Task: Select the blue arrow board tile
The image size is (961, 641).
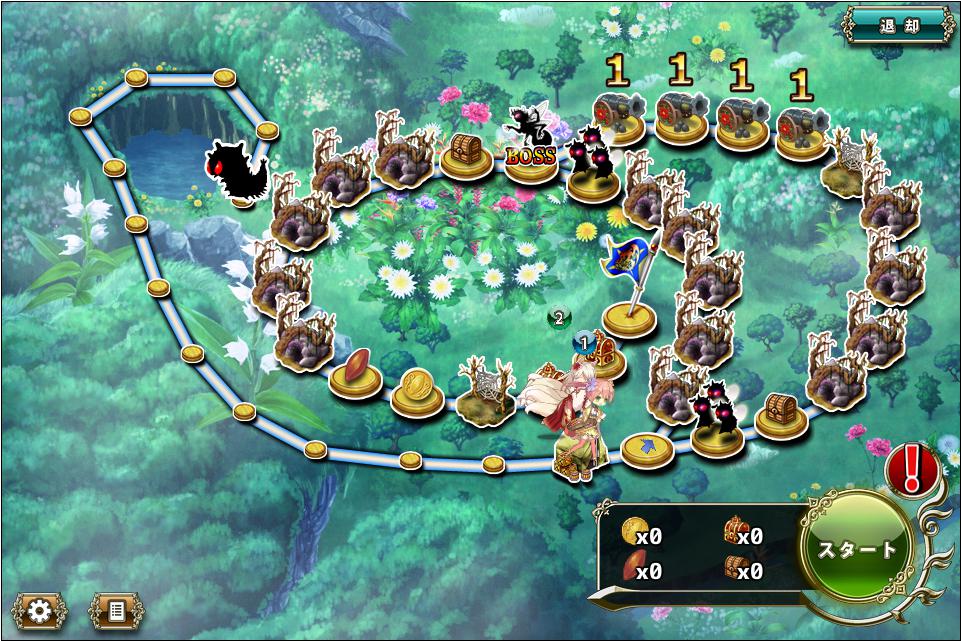Action: pos(647,448)
